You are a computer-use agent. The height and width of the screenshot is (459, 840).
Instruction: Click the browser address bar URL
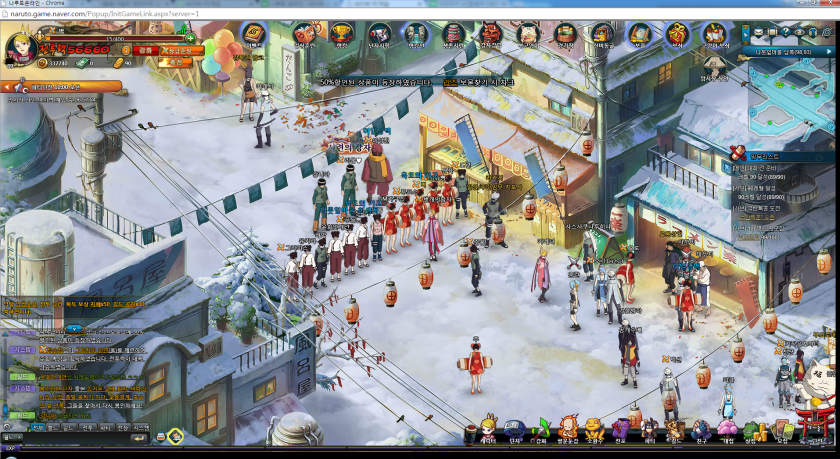[x=100, y=15]
